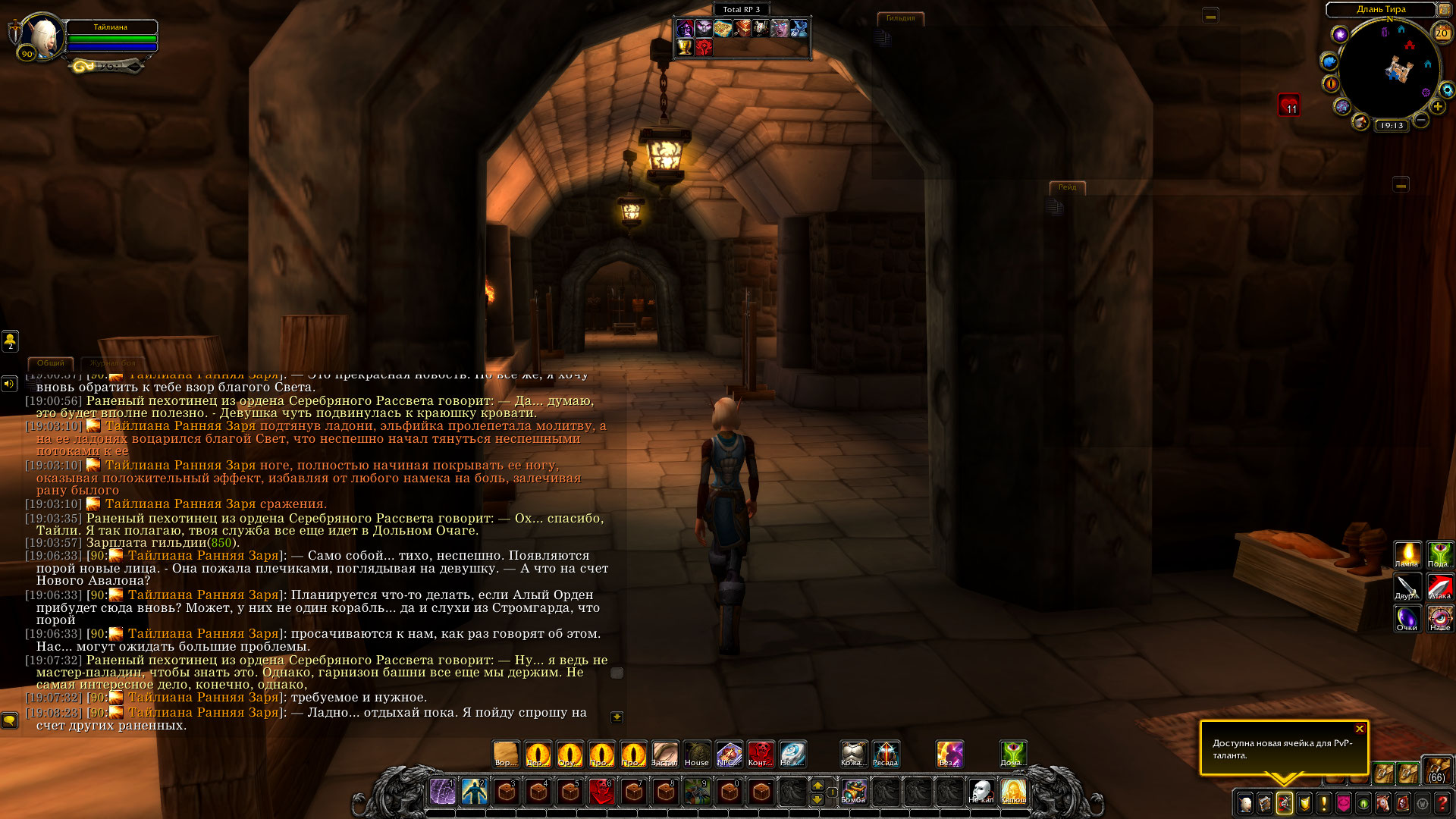Screen dimensions: 1456x819
Task: Activate the Атака red slash ability
Action: point(1439,586)
